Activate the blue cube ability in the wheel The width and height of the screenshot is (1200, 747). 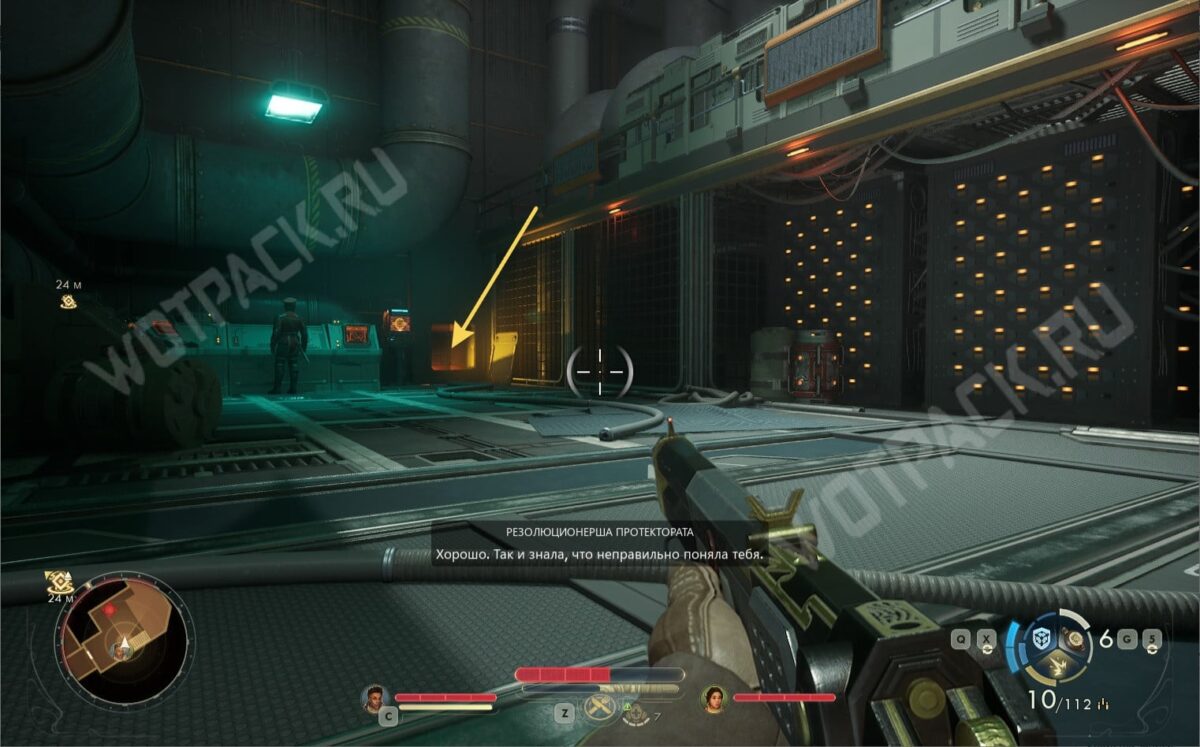[x=1043, y=638]
